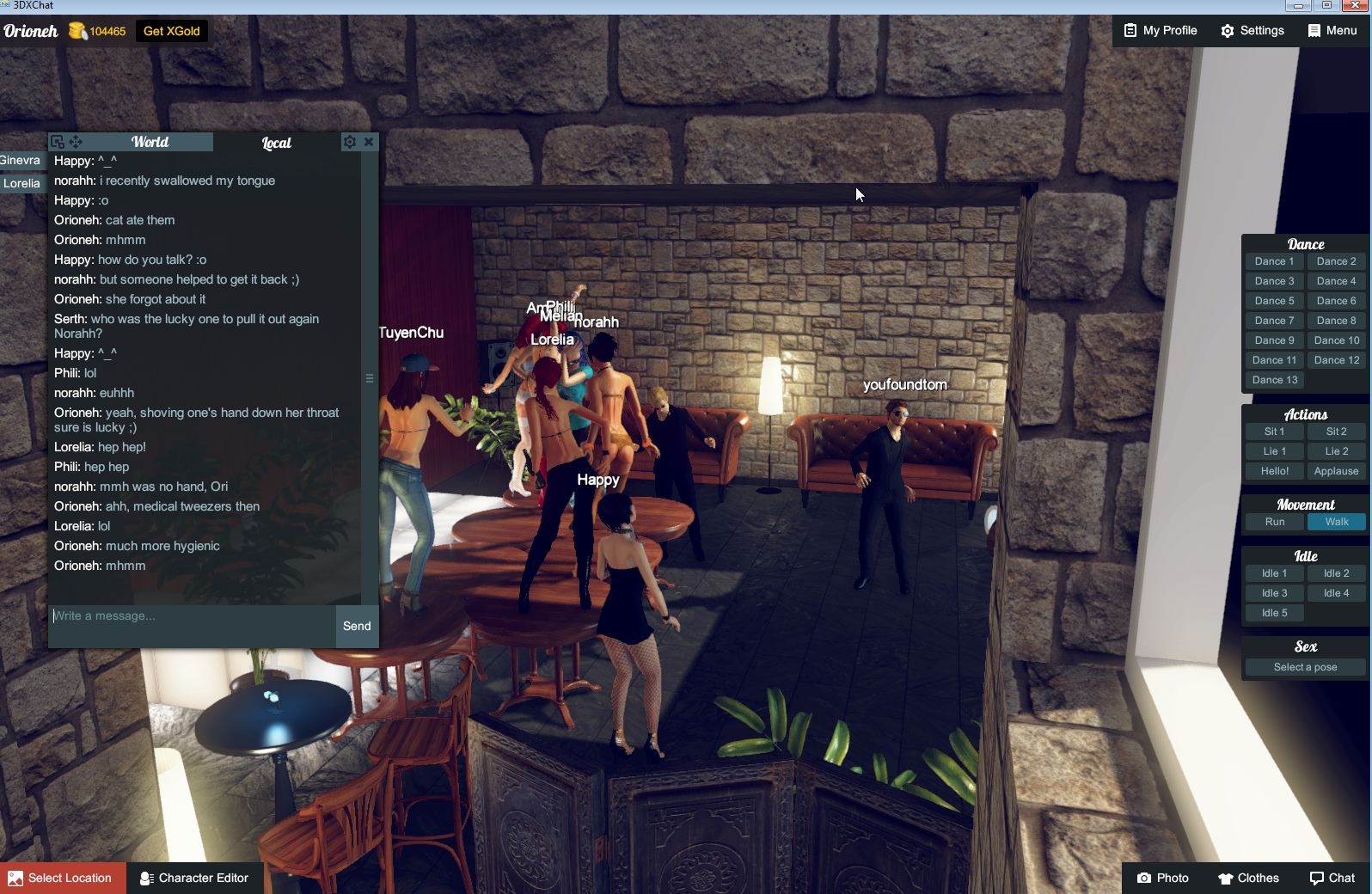Open My Profile

[1160, 31]
